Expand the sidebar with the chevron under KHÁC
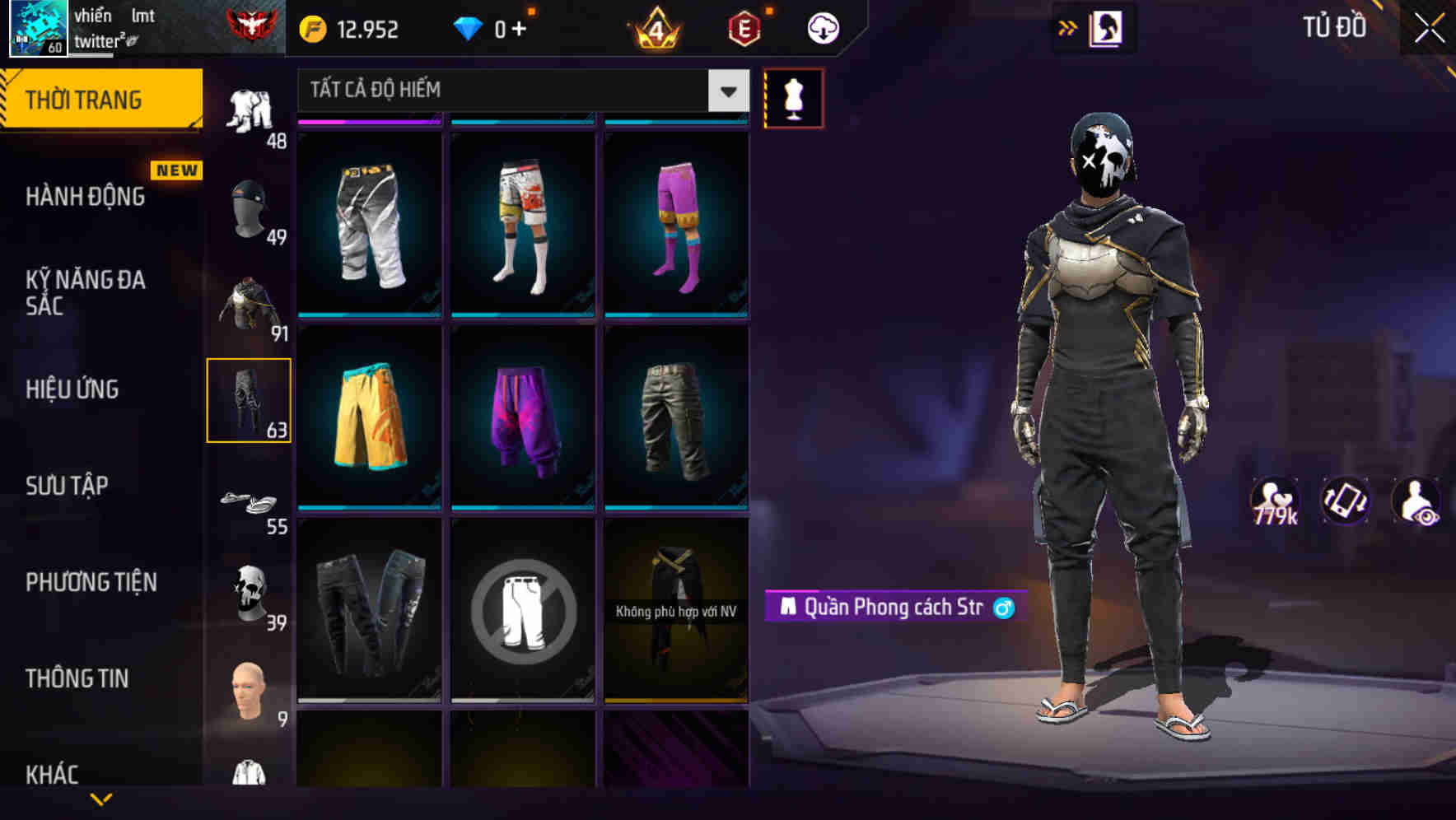The width and height of the screenshot is (1456, 820). (x=101, y=799)
